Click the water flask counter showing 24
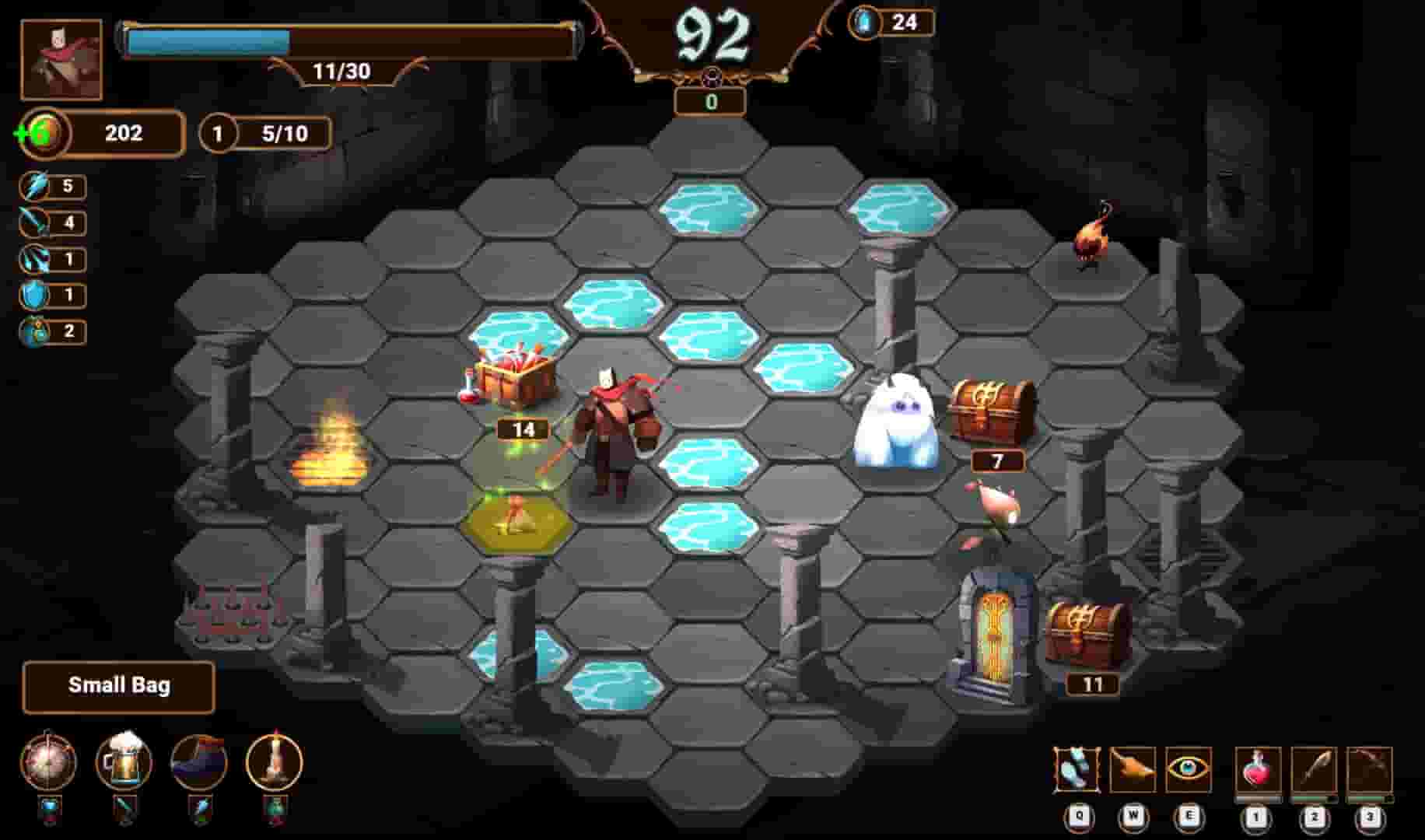The width and height of the screenshot is (1425, 840). (891, 22)
